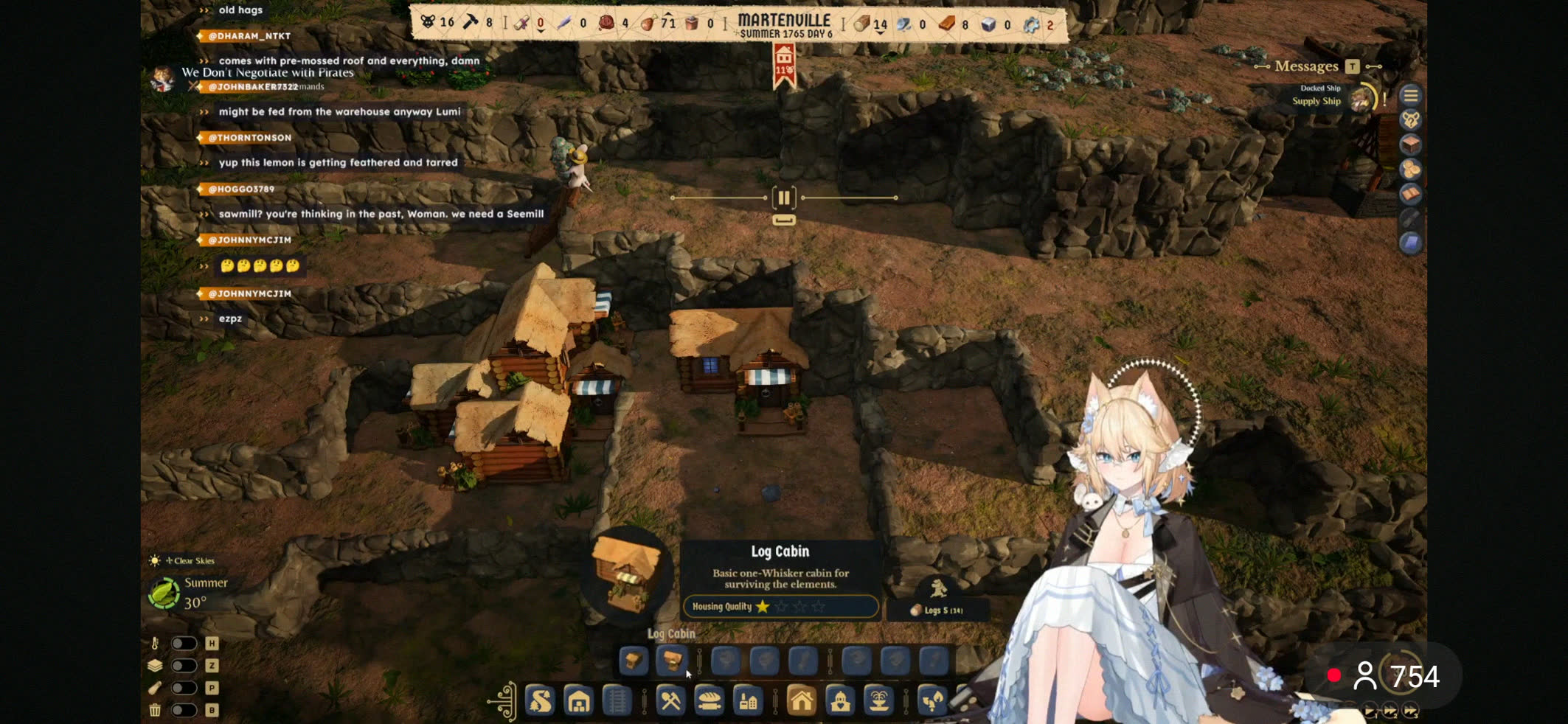Toggle the stacked layers overlay switch
1568x724 pixels.
click(x=184, y=666)
